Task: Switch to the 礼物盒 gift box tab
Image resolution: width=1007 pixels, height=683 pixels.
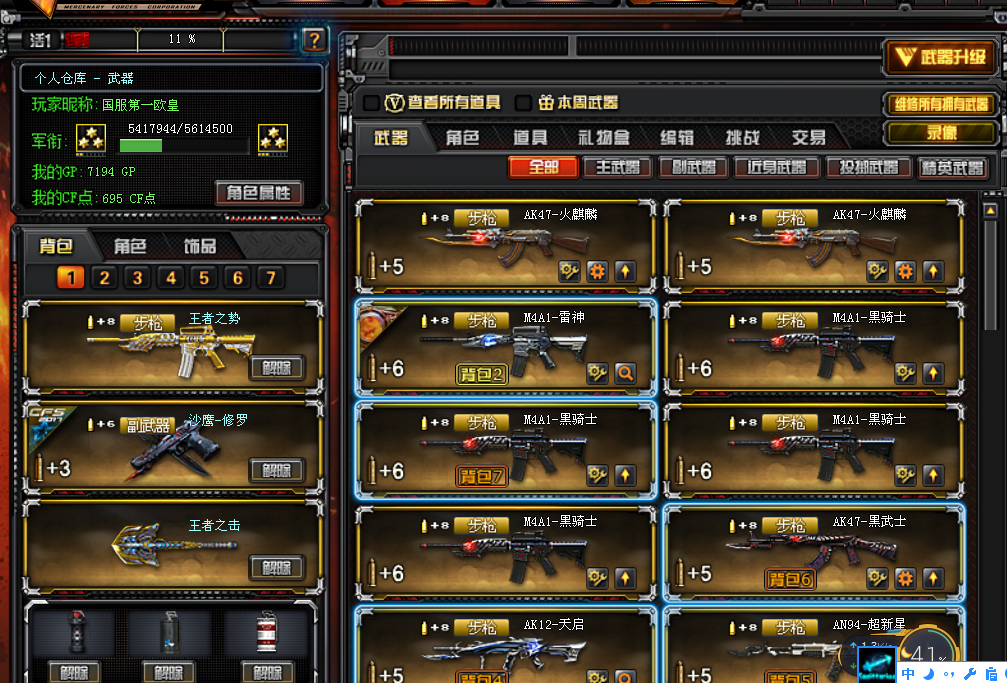Action: click(x=603, y=138)
